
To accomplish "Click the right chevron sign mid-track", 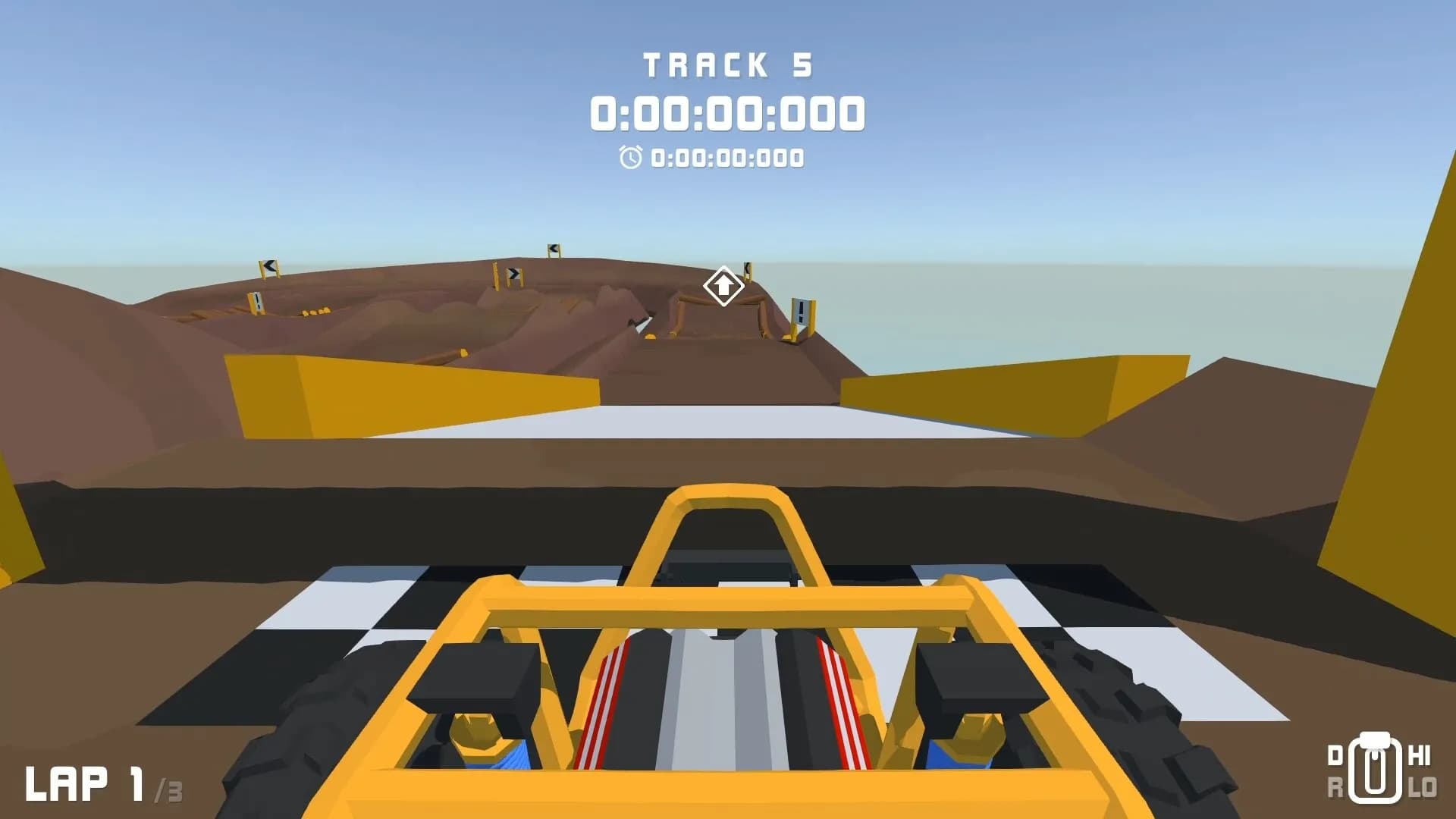I will point(514,275).
